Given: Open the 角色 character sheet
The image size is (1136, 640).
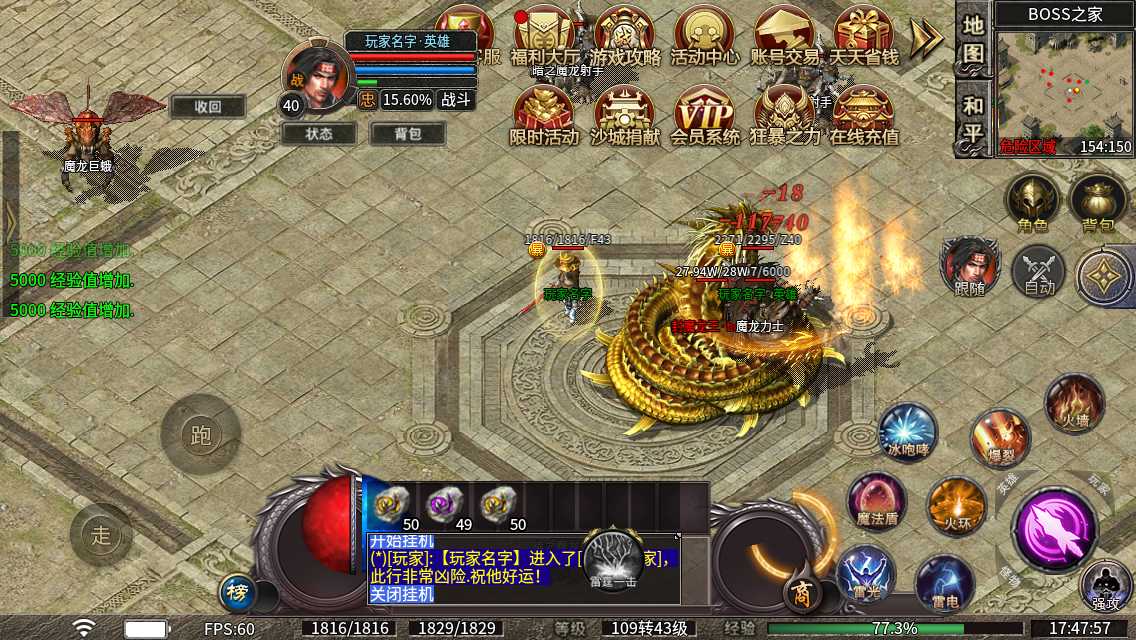Looking at the screenshot, I should click(1033, 203).
